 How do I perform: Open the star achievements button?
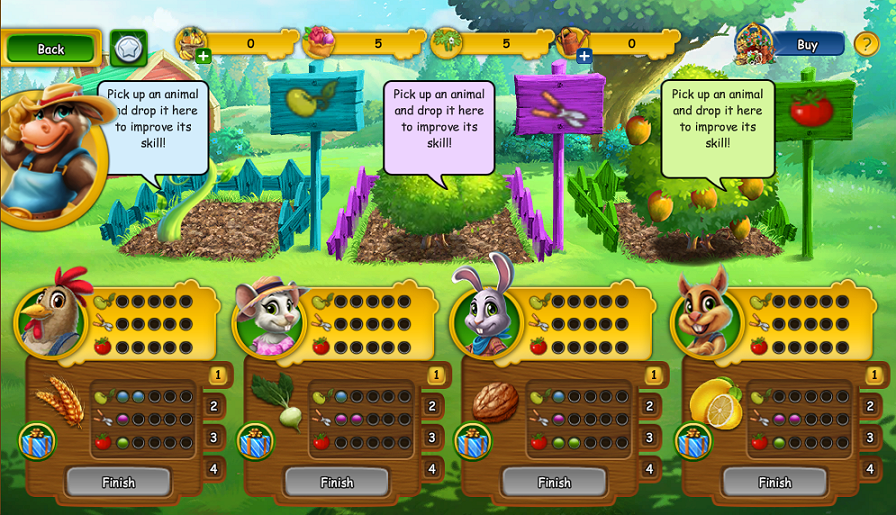128,48
